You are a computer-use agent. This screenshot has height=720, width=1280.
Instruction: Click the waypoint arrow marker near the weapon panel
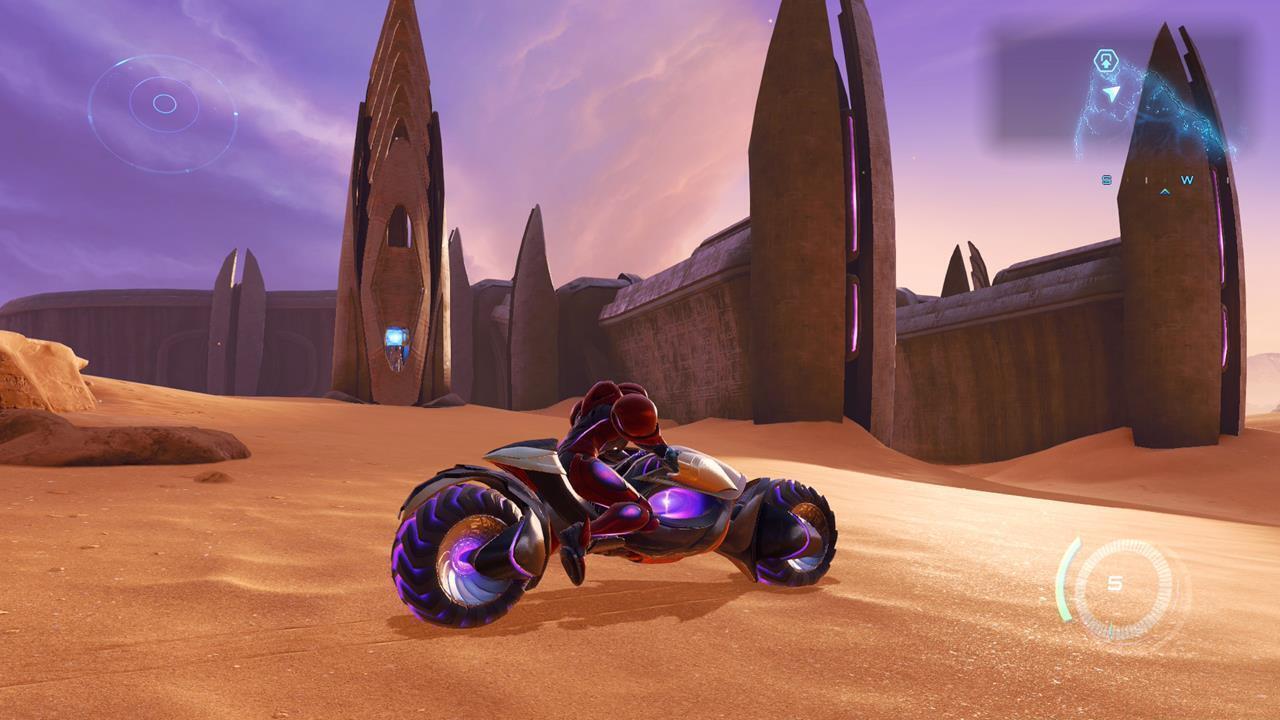pyautogui.click(x=1112, y=93)
